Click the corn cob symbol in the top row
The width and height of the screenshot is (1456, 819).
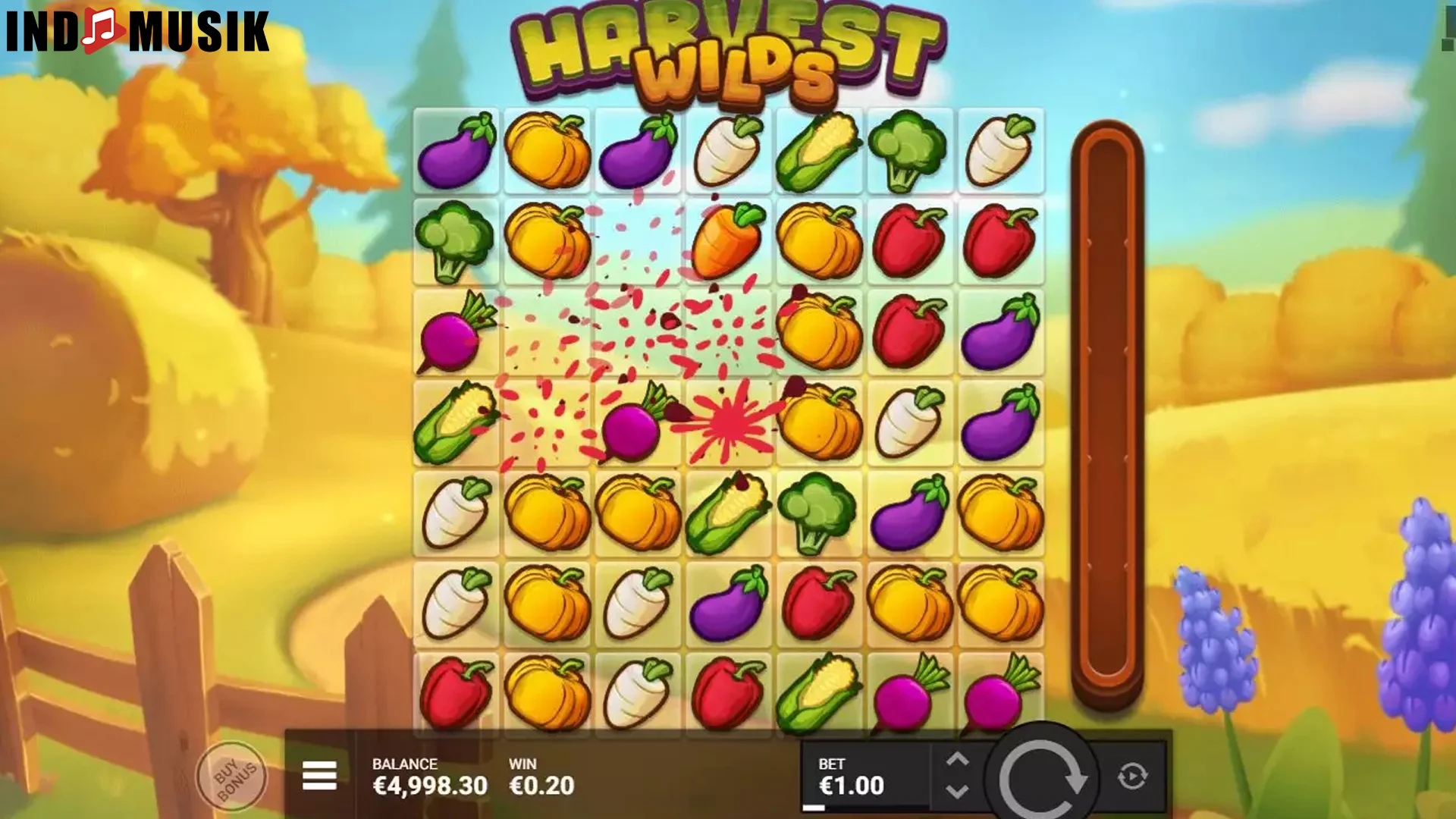tap(818, 152)
